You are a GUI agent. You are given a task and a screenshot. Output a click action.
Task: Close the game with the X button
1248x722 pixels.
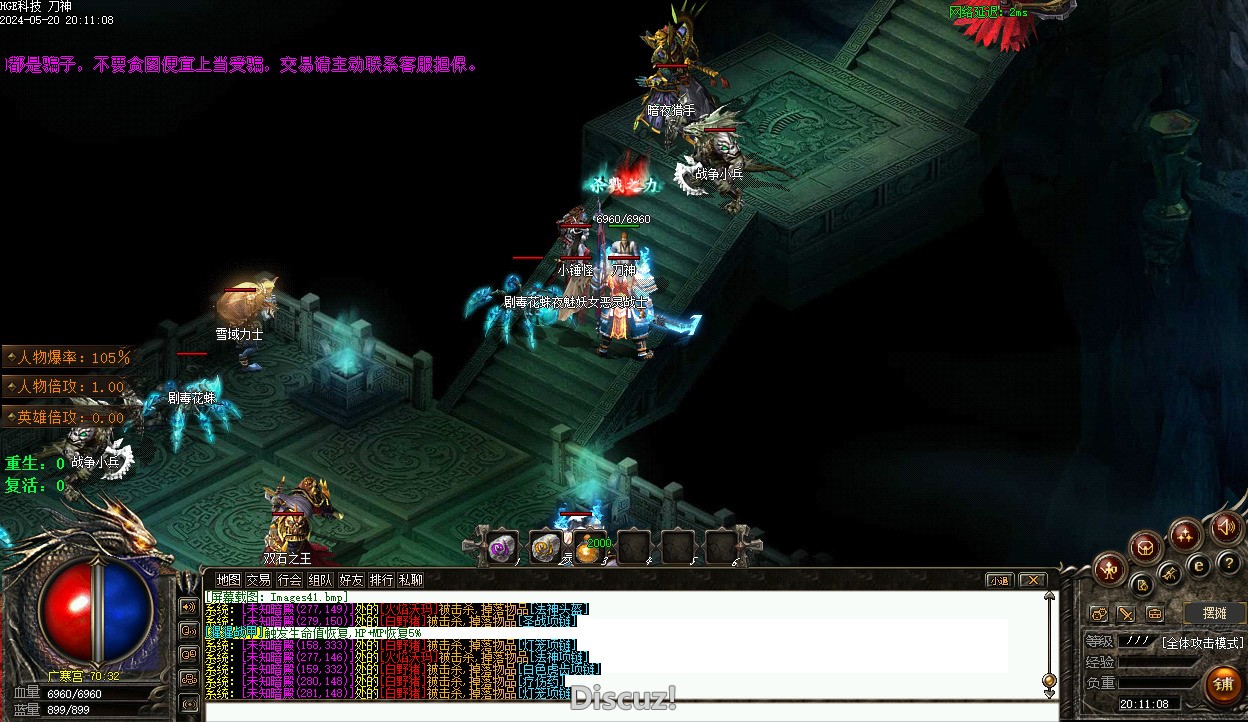click(1032, 580)
